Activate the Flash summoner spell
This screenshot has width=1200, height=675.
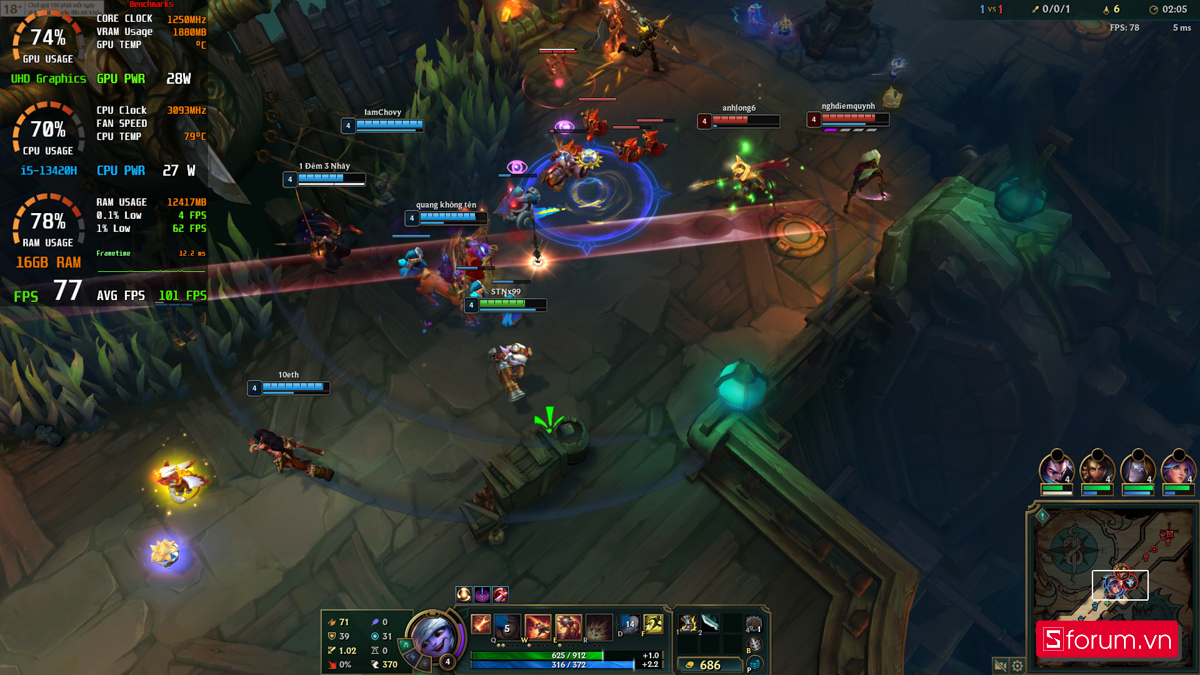(x=653, y=625)
